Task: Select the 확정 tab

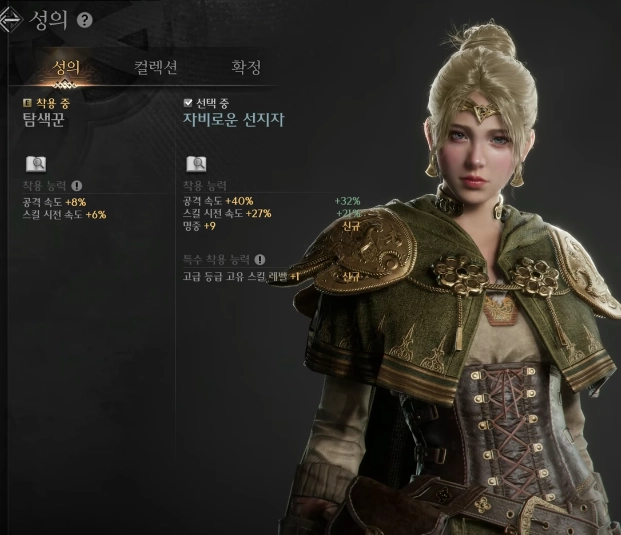Action: pyautogui.click(x=246, y=68)
